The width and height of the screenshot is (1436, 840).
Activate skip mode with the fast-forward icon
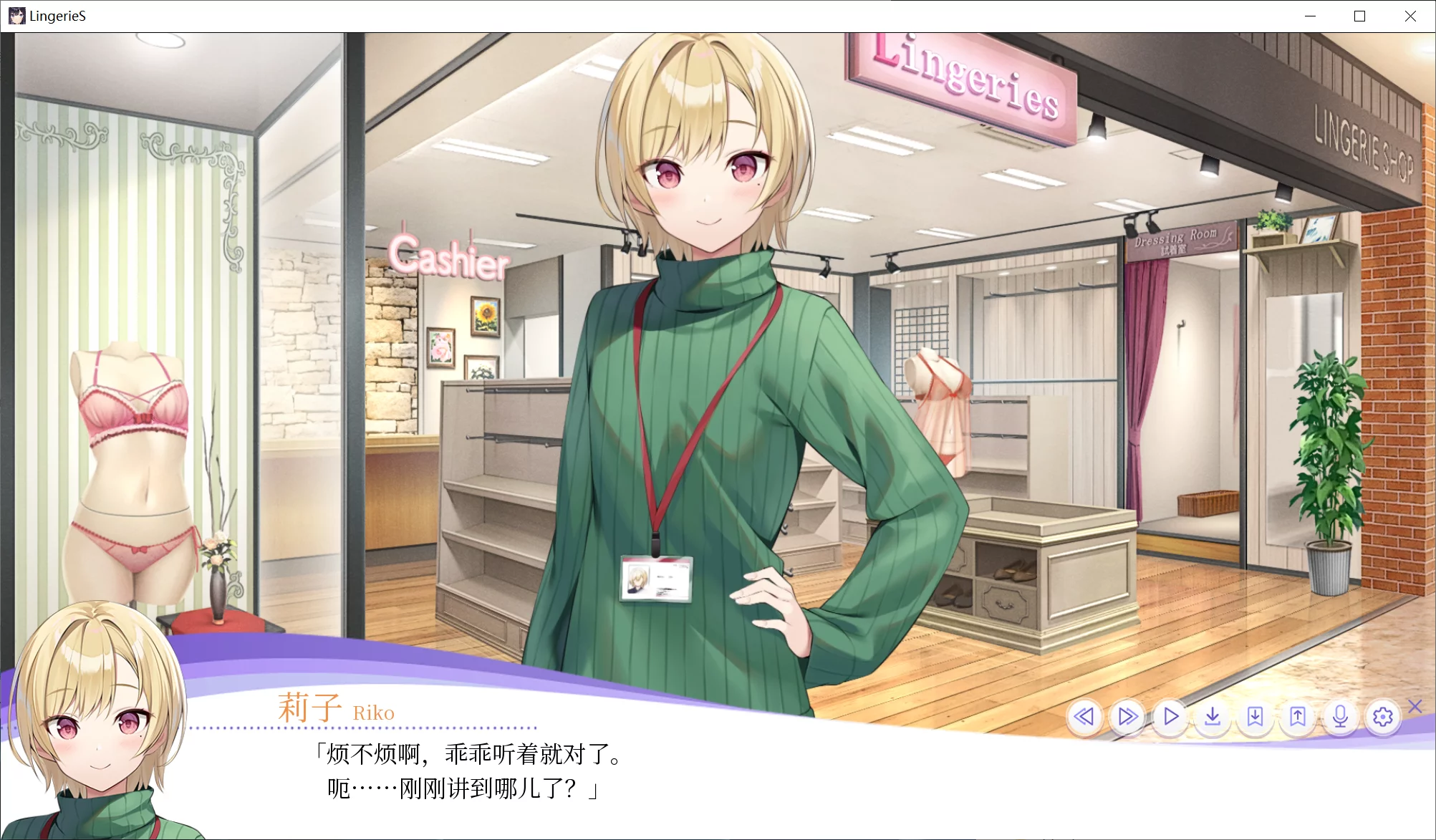pos(1127,716)
